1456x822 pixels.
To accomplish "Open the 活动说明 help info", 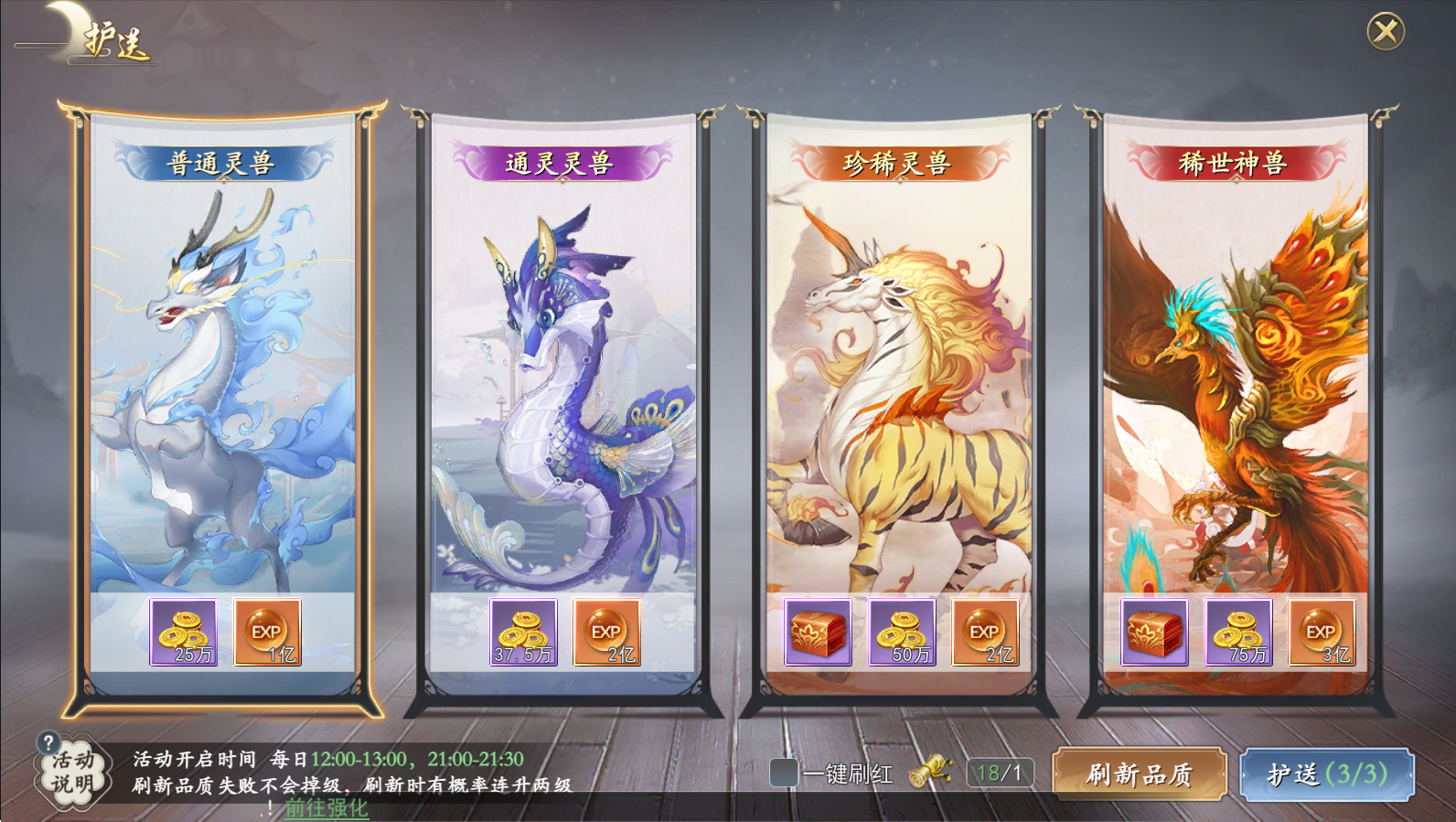I will pyautogui.click(x=71, y=770).
